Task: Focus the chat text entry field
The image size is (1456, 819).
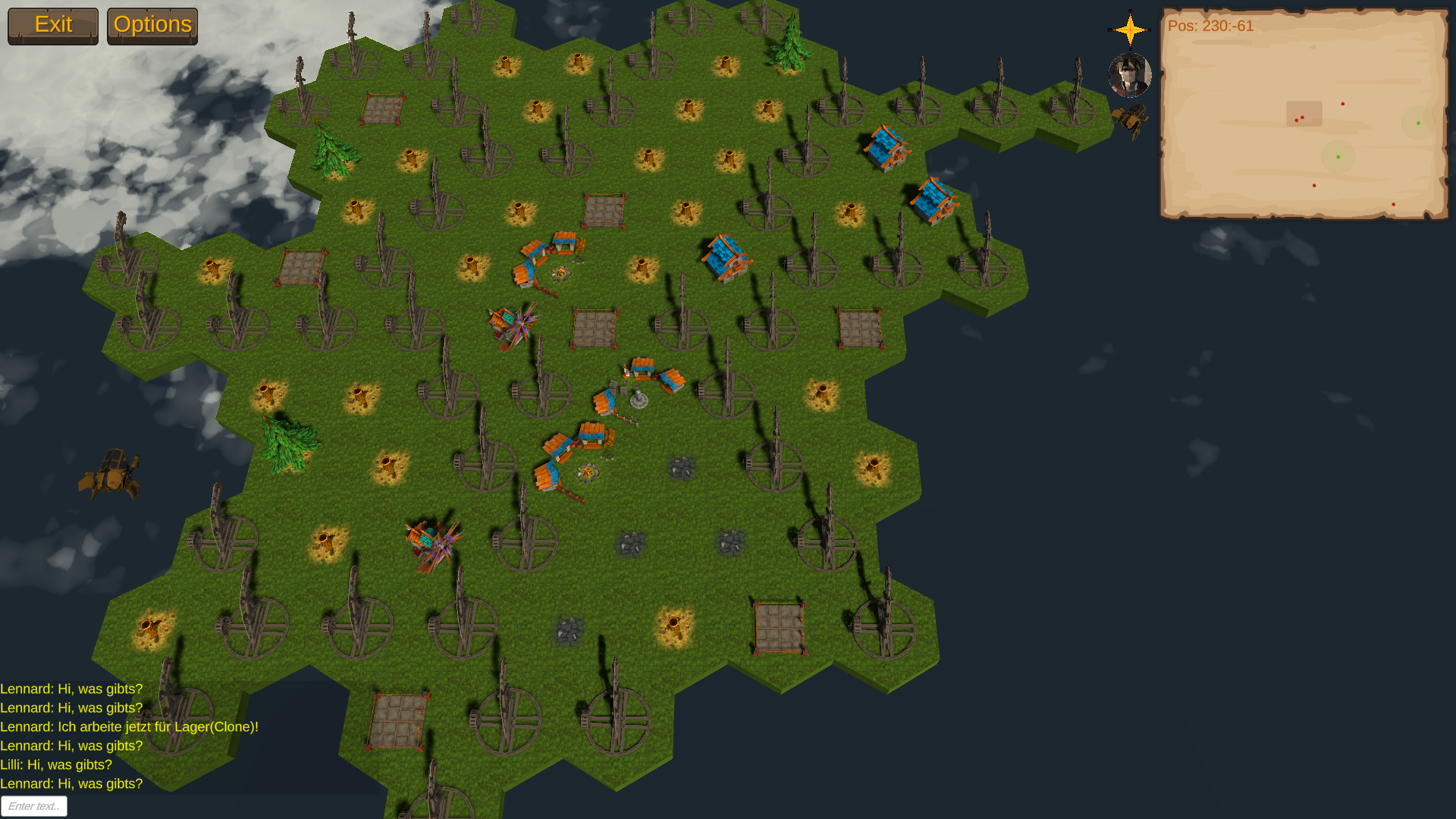Action: point(34,806)
